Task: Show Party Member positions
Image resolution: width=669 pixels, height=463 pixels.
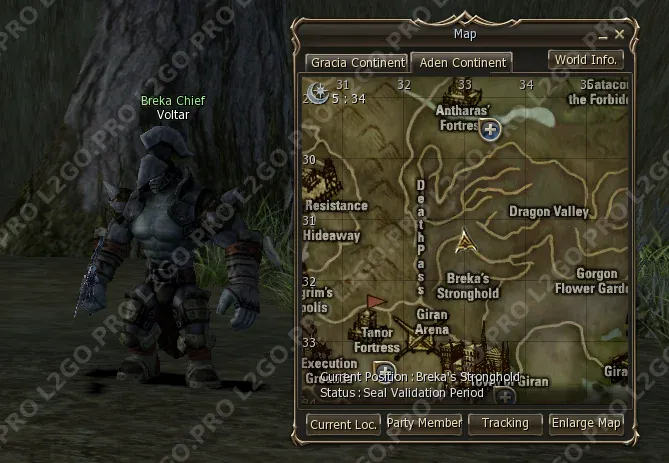Action: click(x=424, y=423)
